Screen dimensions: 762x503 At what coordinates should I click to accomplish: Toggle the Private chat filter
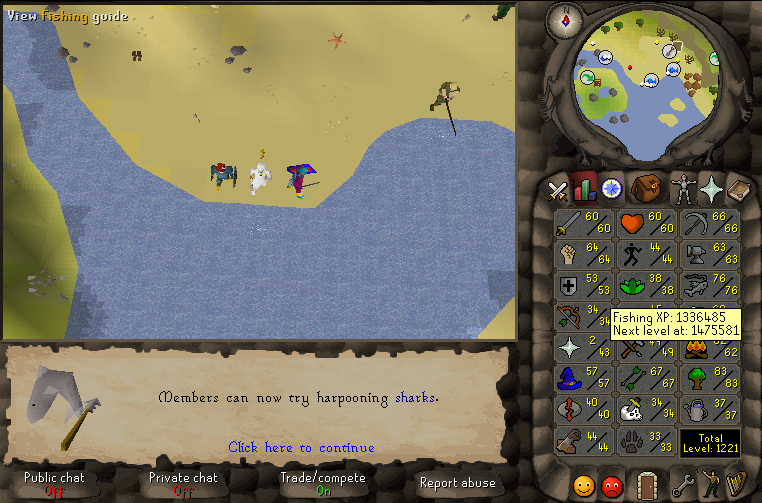[x=183, y=484]
